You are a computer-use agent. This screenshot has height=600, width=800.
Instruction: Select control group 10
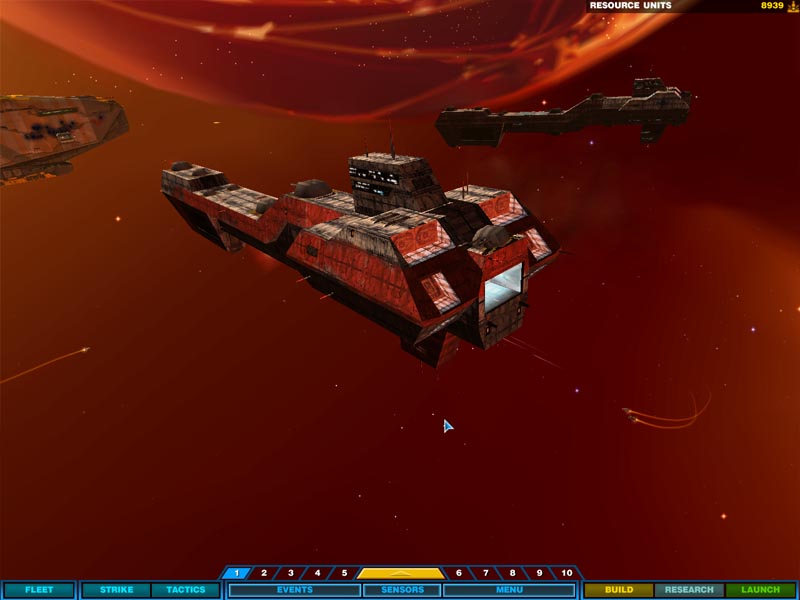click(x=567, y=573)
